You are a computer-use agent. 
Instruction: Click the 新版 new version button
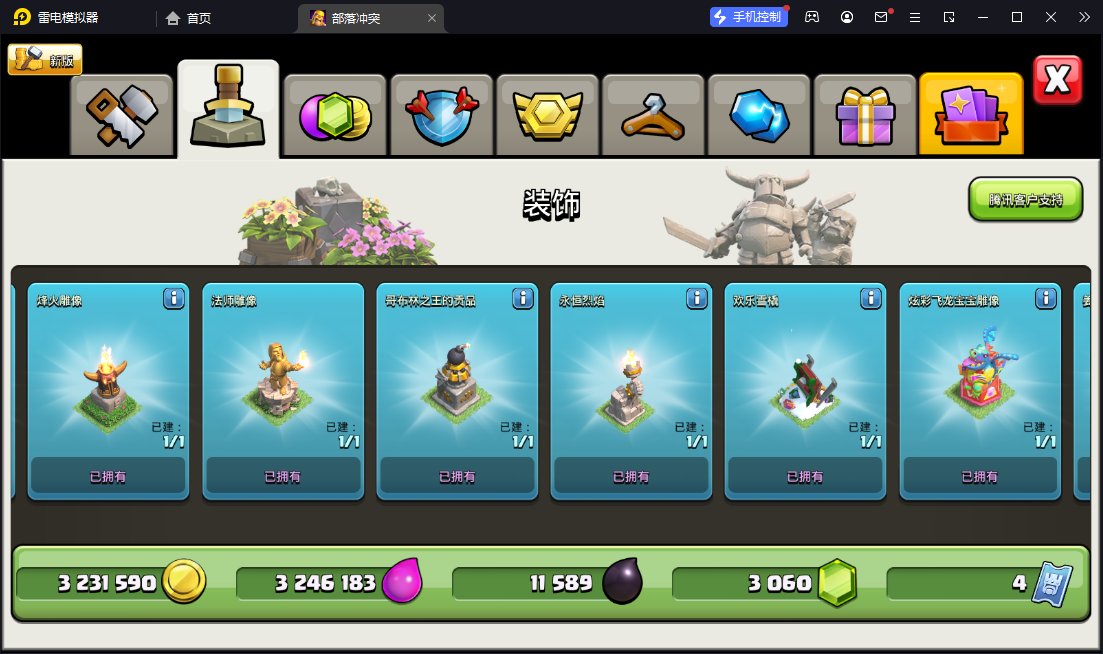pyautogui.click(x=45, y=60)
